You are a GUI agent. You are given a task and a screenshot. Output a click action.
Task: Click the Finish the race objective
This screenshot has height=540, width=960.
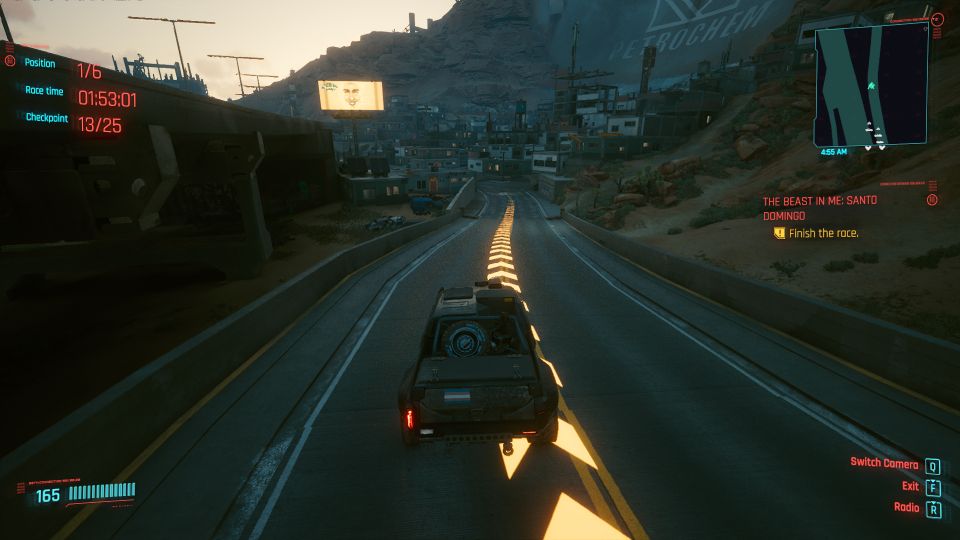pyautogui.click(x=823, y=233)
